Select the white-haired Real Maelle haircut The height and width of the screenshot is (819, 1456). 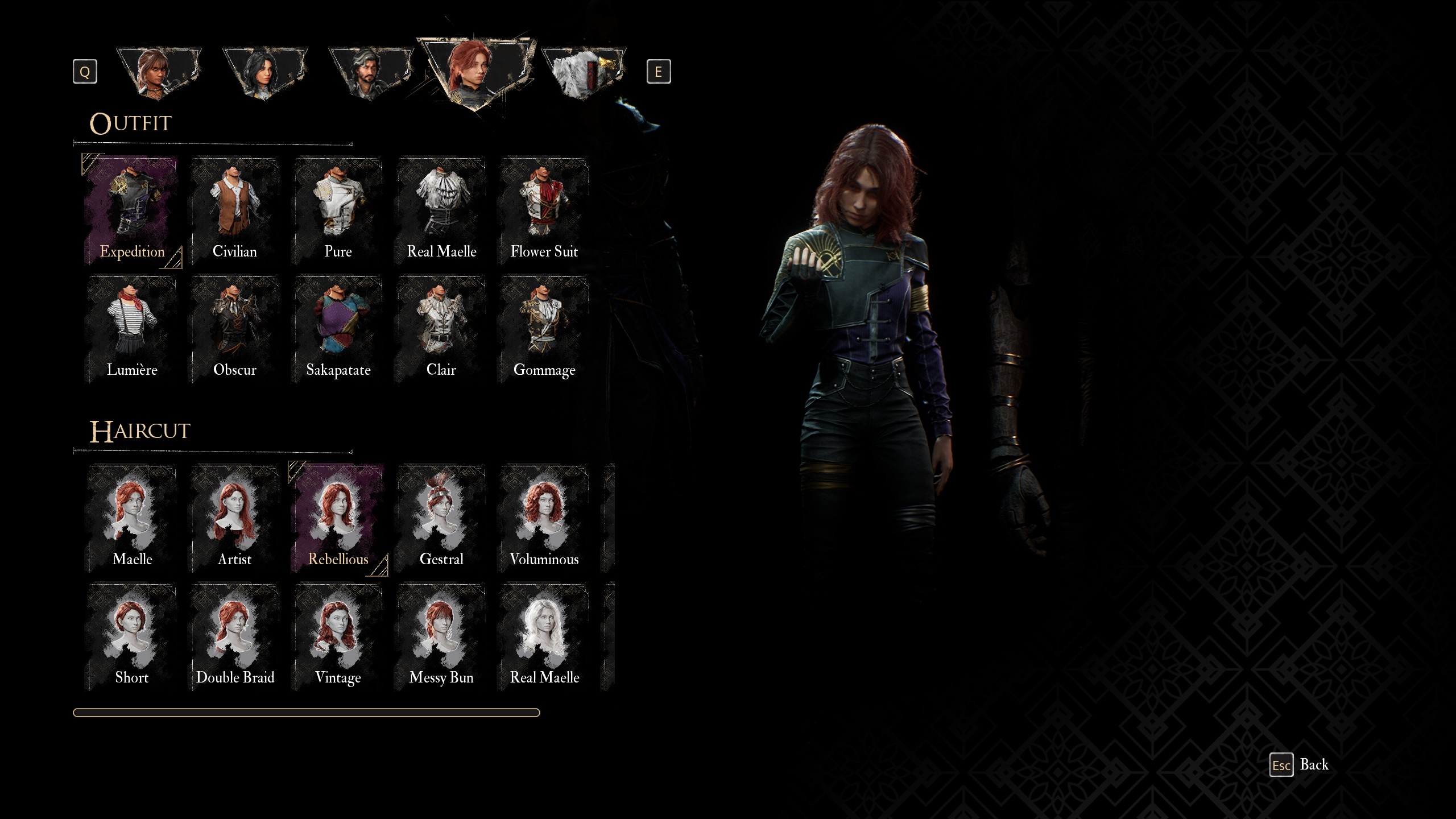click(544, 636)
